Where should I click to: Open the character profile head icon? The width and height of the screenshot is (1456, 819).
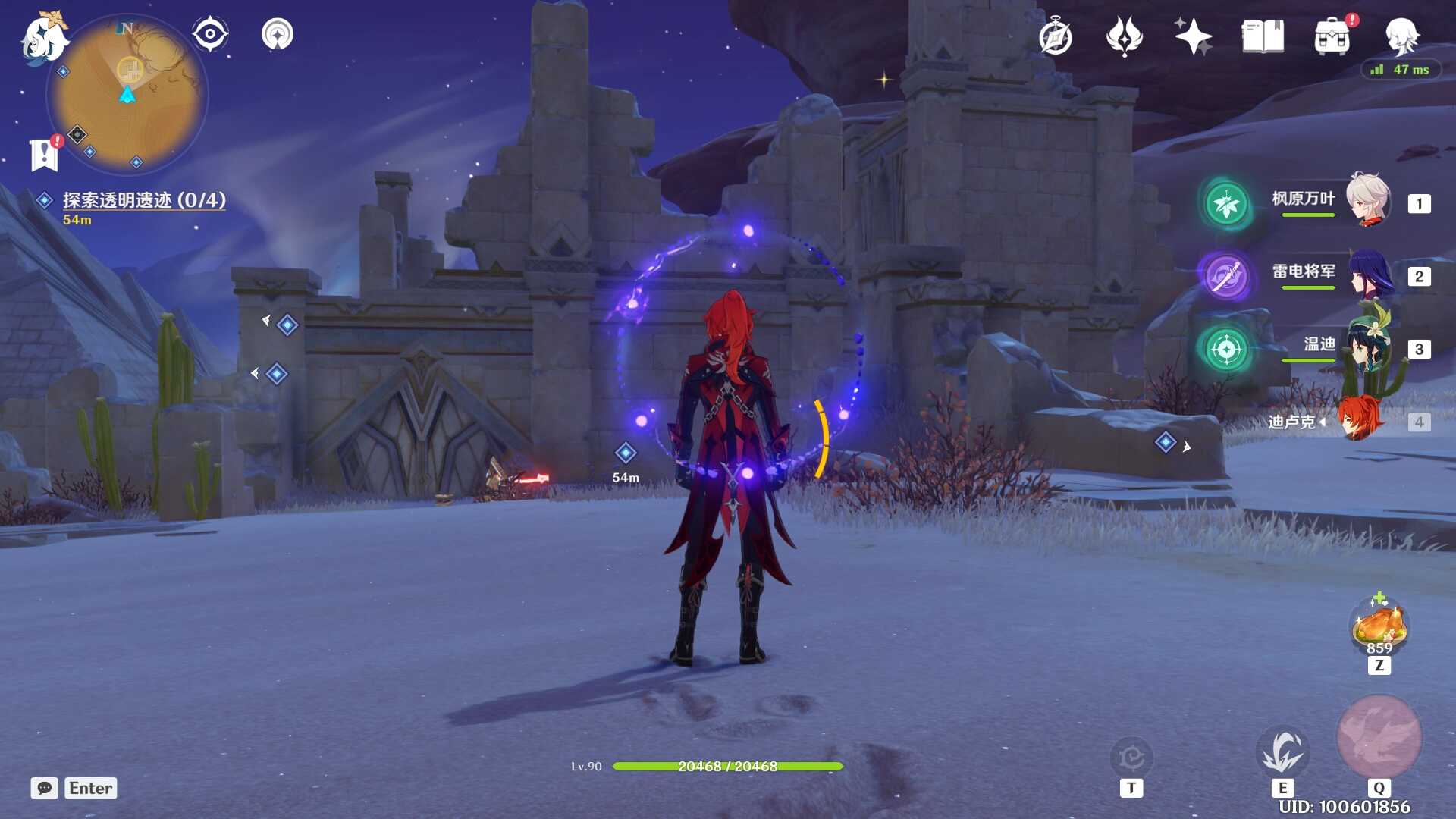pos(1401,36)
